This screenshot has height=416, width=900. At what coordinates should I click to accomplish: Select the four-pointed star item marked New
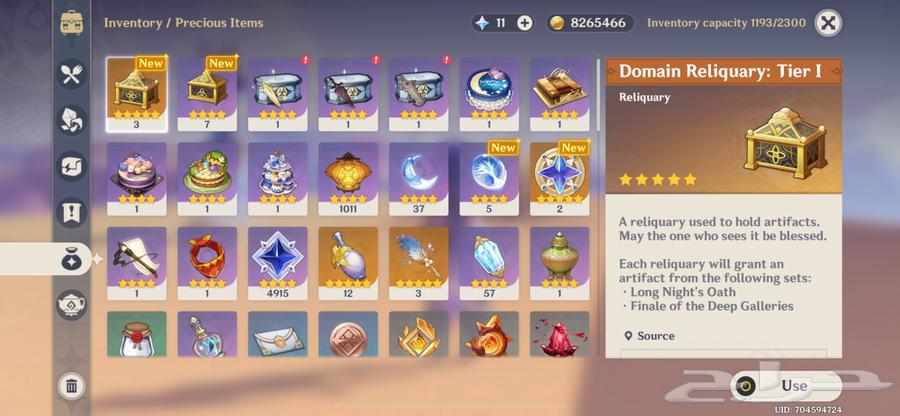560,176
